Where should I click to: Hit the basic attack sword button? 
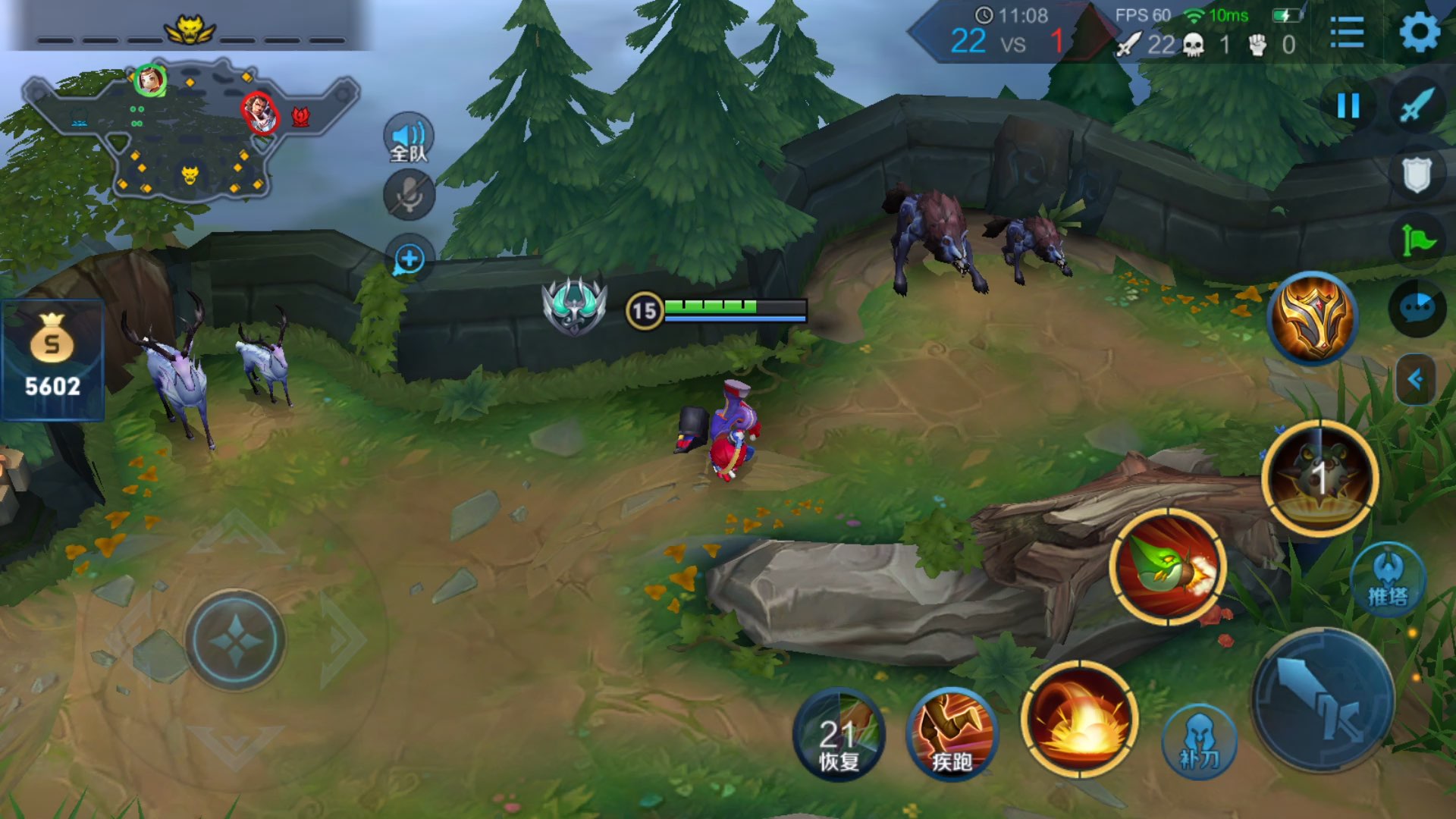[1323, 699]
